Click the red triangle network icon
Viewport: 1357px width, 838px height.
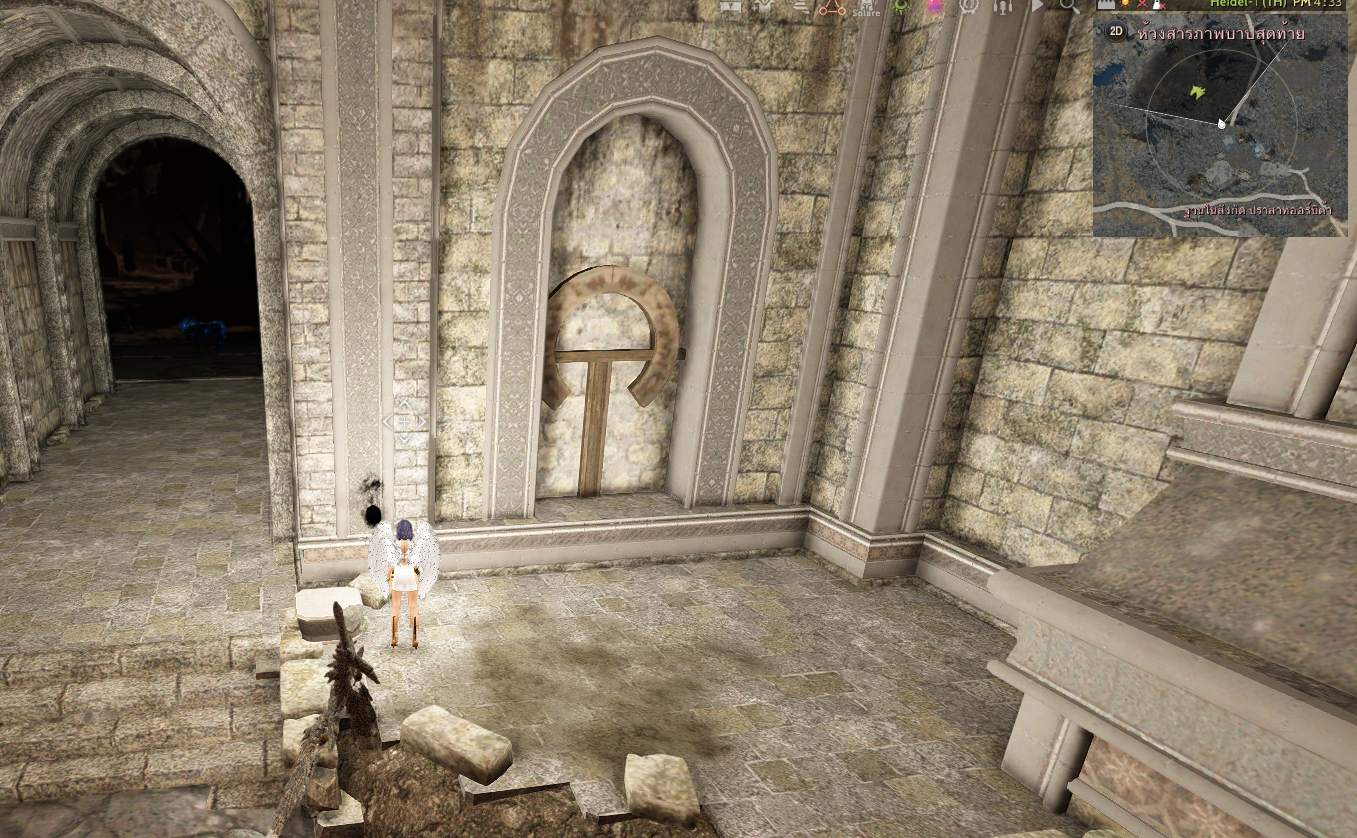(x=832, y=7)
